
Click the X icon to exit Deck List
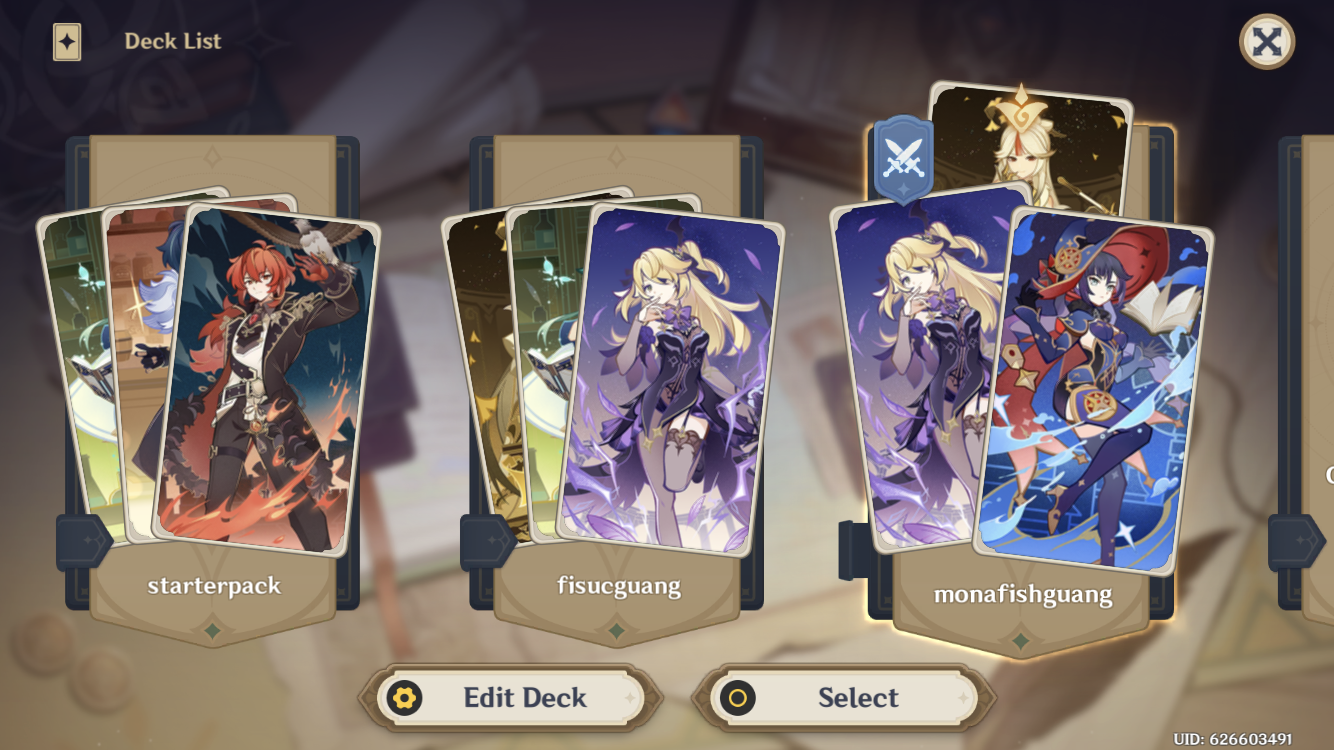click(1265, 41)
